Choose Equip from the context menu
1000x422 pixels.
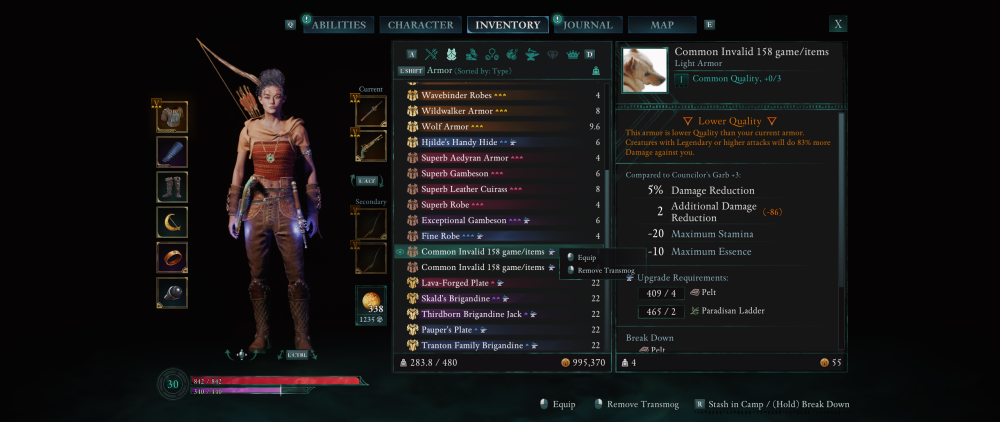tap(587, 258)
